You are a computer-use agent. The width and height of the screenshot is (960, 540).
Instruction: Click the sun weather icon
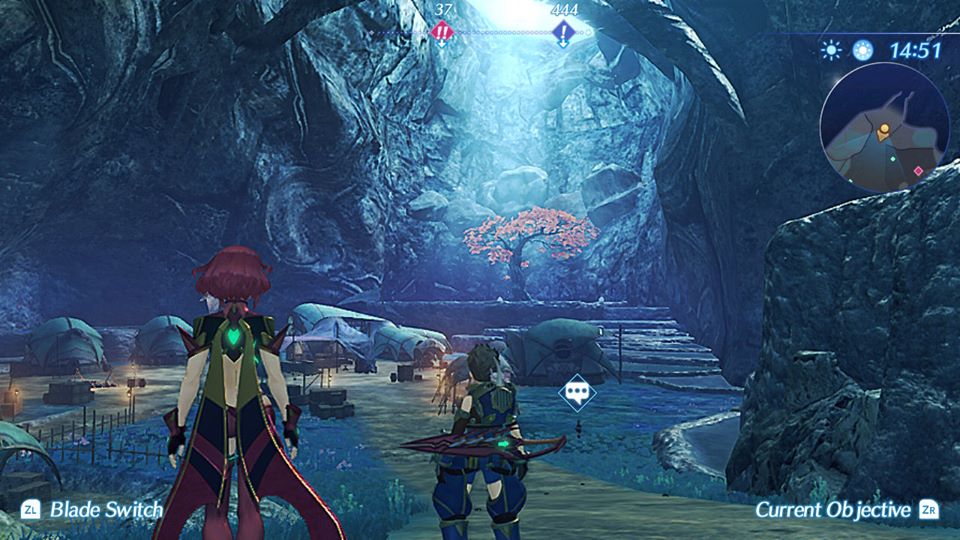click(x=831, y=50)
